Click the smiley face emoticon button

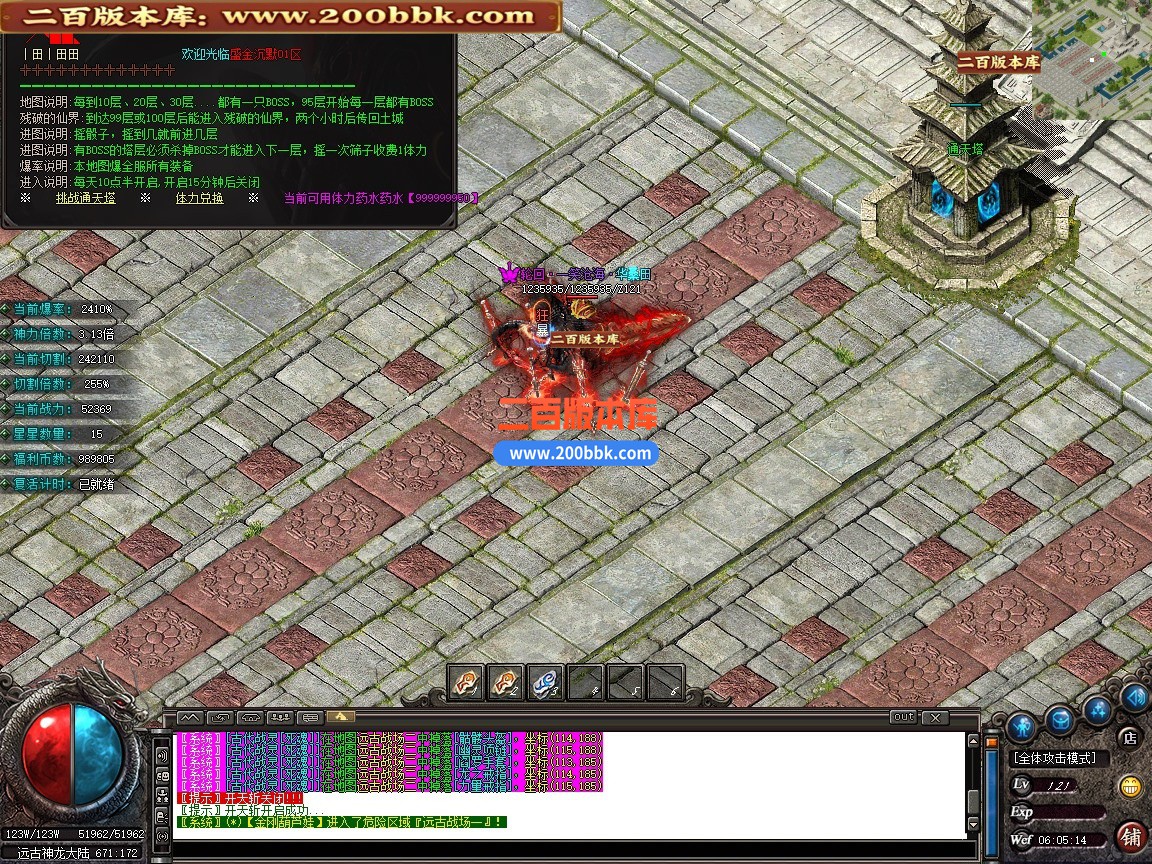[x=1131, y=785]
